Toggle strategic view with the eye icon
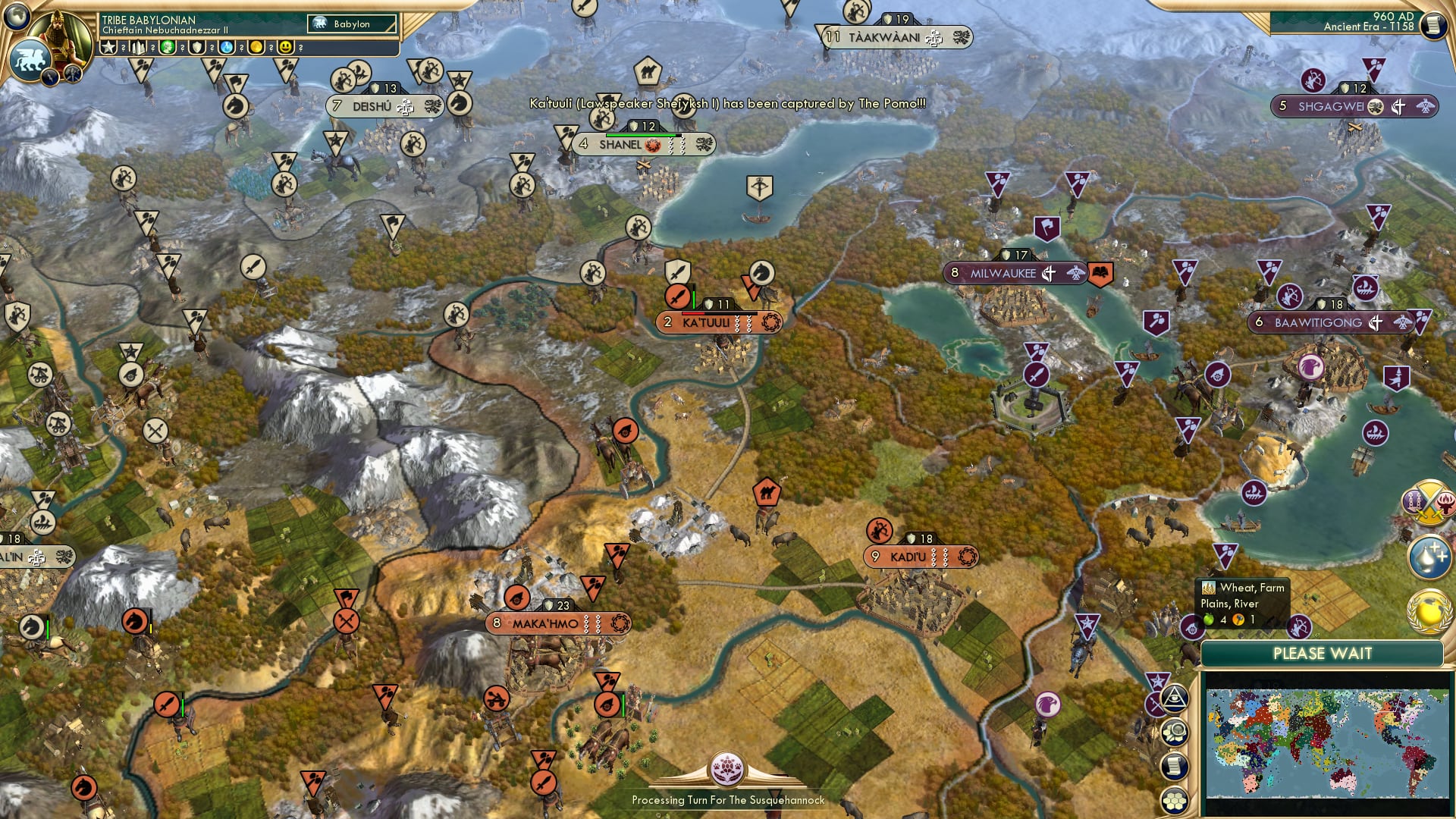Image resolution: width=1456 pixels, height=819 pixels. coord(1174,698)
